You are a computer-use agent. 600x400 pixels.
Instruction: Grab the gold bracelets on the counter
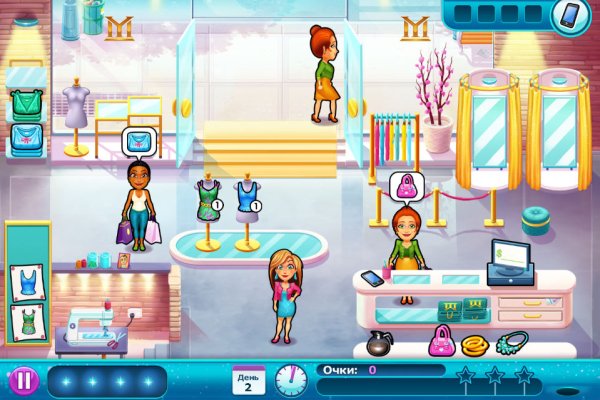tap(475, 342)
